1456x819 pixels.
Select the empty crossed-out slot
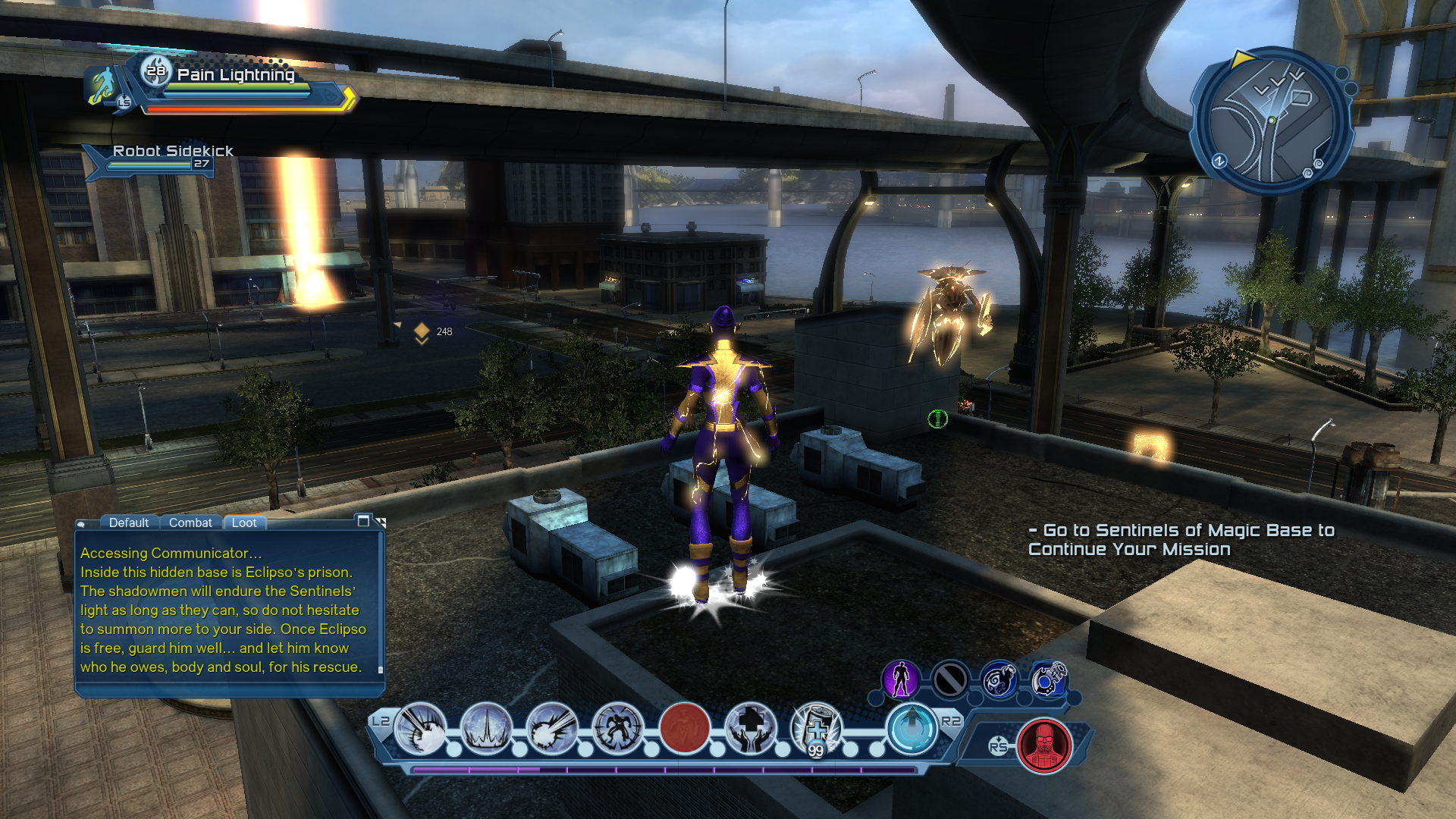point(950,679)
